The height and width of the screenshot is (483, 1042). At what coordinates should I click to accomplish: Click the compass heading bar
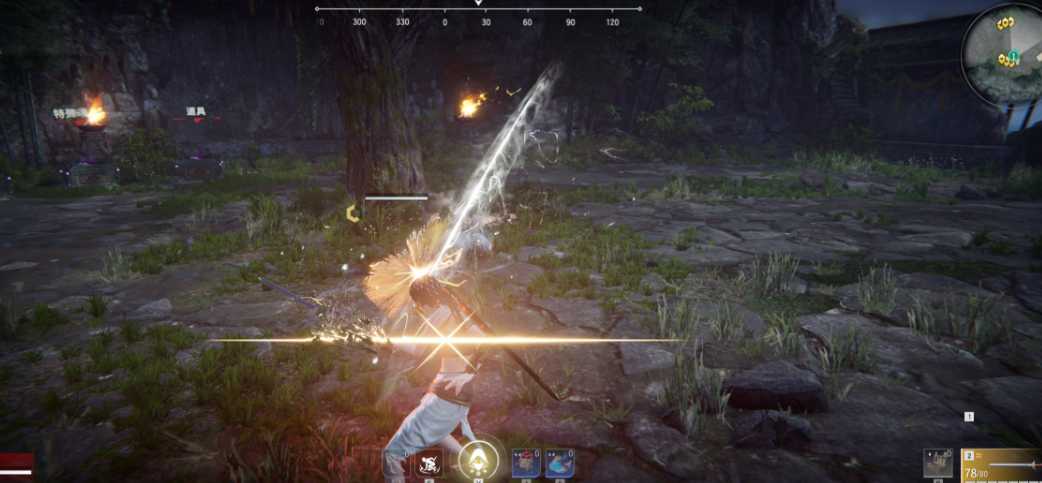pyautogui.click(x=479, y=12)
